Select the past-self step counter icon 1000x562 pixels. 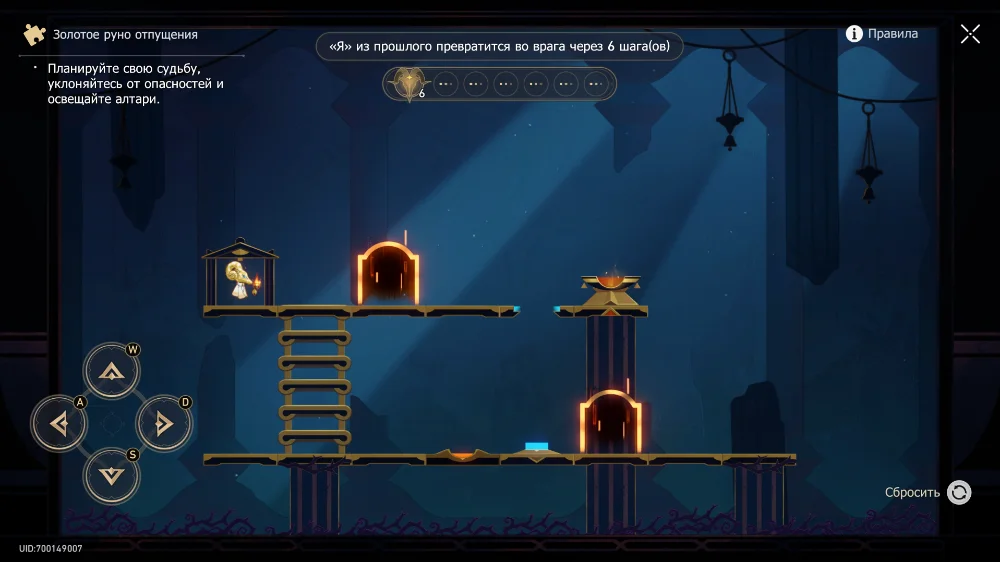(408, 84)
